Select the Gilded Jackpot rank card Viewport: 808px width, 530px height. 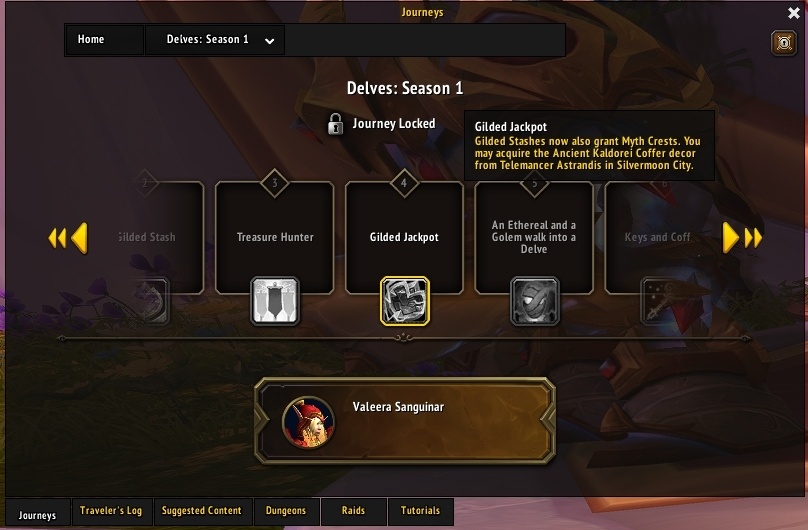point(404,237)
